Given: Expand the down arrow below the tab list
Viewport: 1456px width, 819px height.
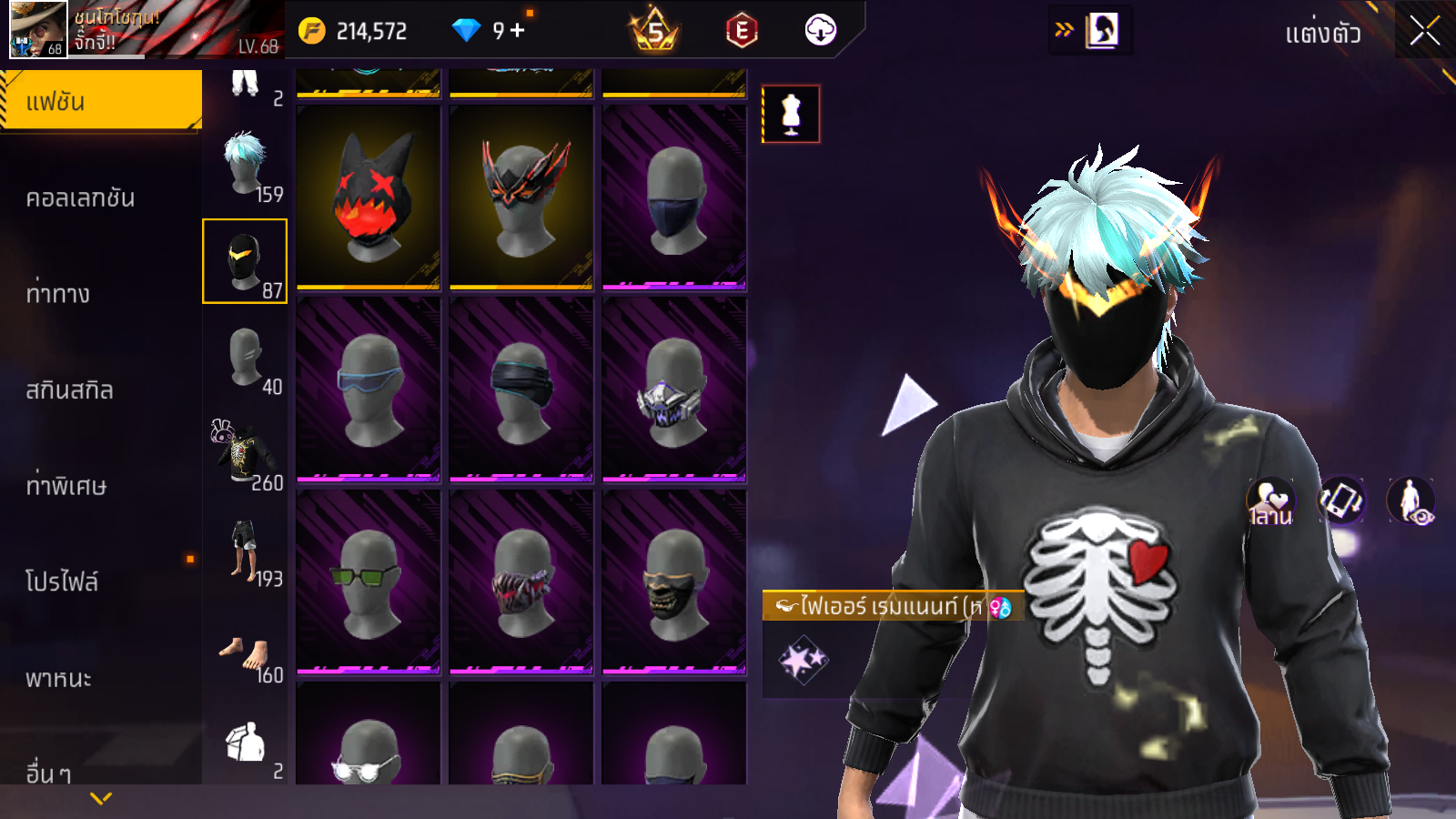Looking at the screenshot, I should 101,798.
